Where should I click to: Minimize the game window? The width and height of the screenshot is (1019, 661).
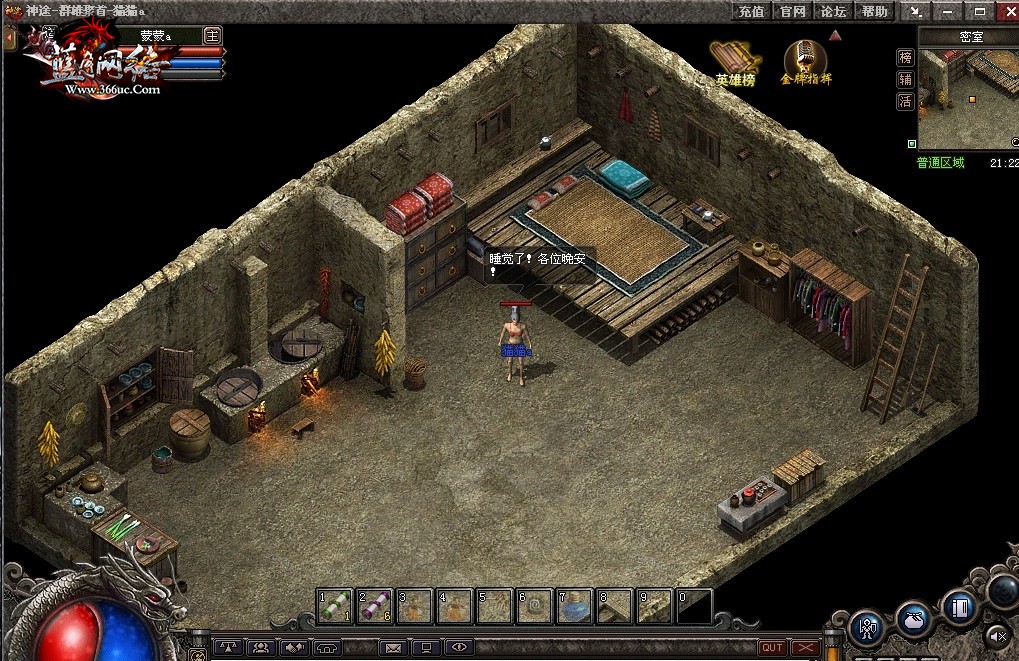948,11
